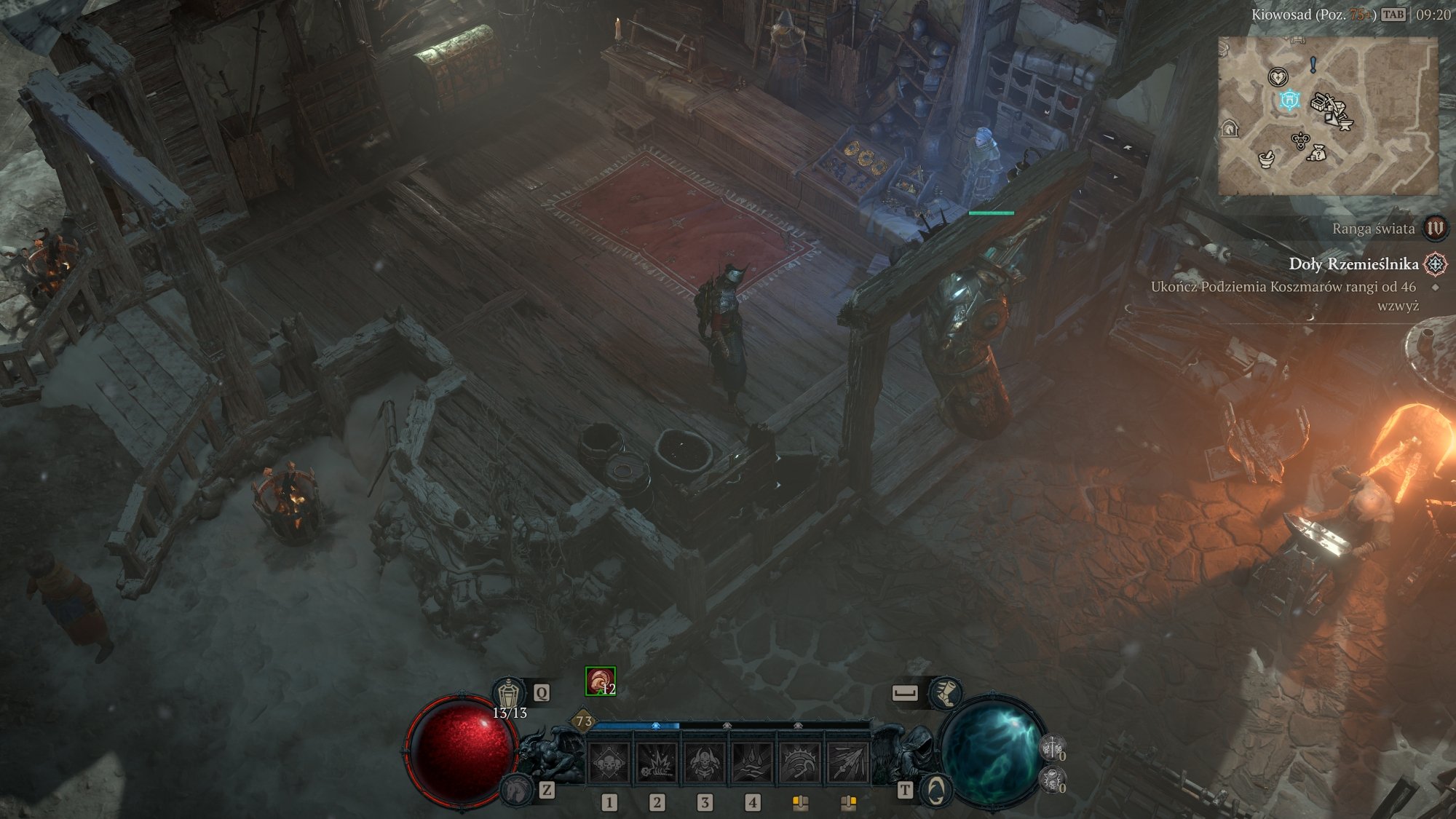1456x819 pixels.
Task: Select the health potion icon above Q slot
Action: pyautogui.click(x=509, y=692)
